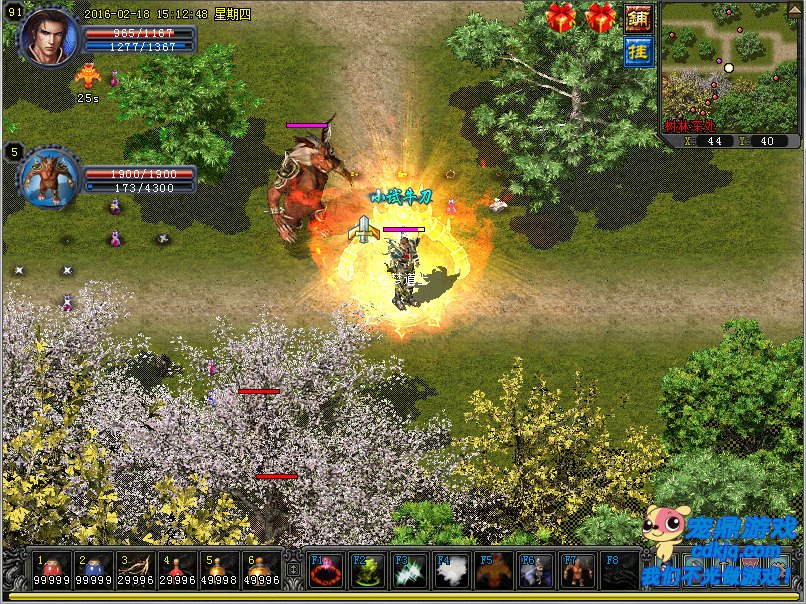The height and width of the screenshot is (604, 806).
Task: Cast the F1 red ring skill
Action: [x=327, y=571]
